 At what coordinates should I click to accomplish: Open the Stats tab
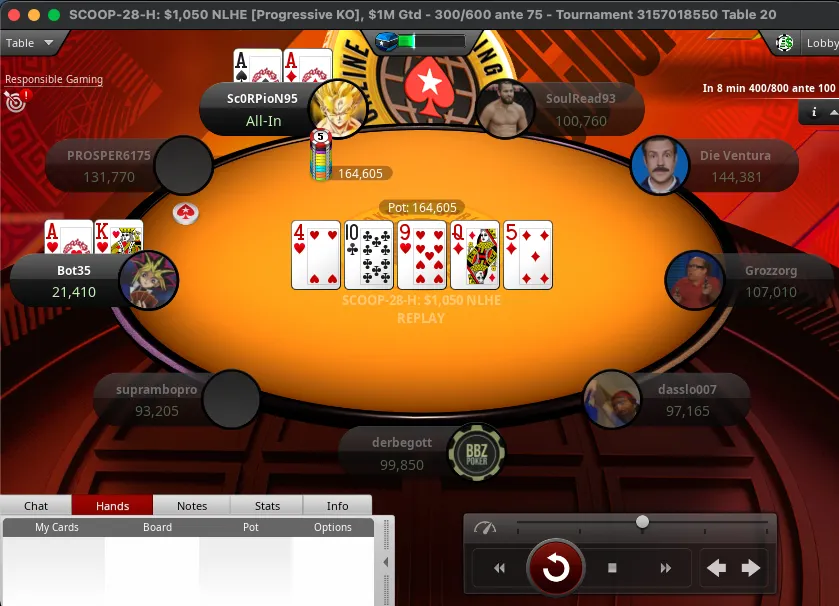267,506
